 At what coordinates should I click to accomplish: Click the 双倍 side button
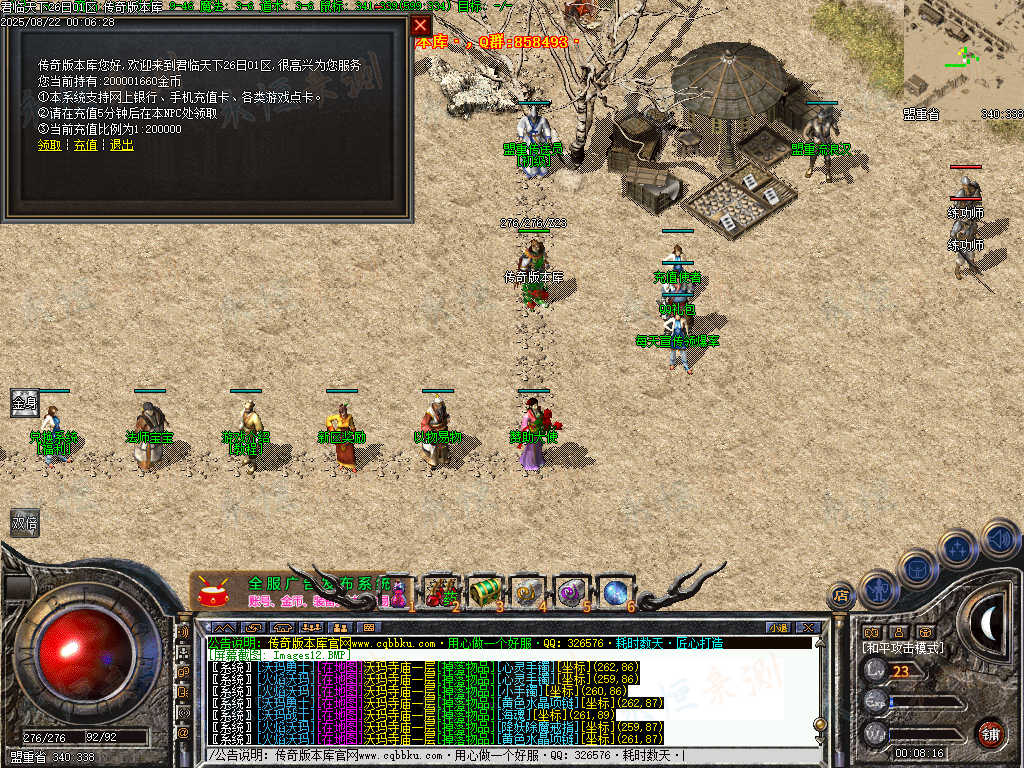pos(25,522)
